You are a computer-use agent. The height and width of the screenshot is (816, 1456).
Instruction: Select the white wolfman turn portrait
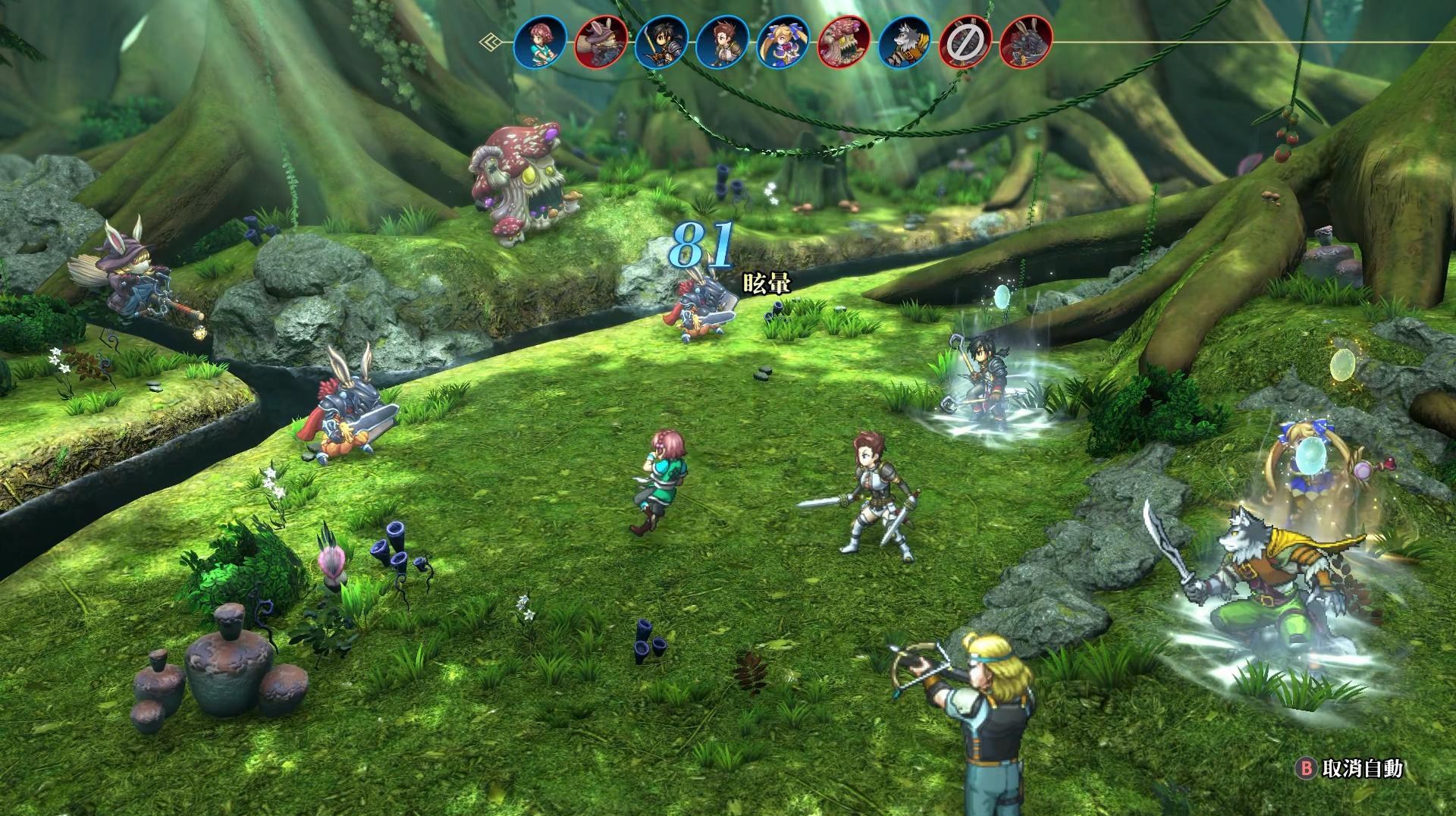[x=905, y=42]
